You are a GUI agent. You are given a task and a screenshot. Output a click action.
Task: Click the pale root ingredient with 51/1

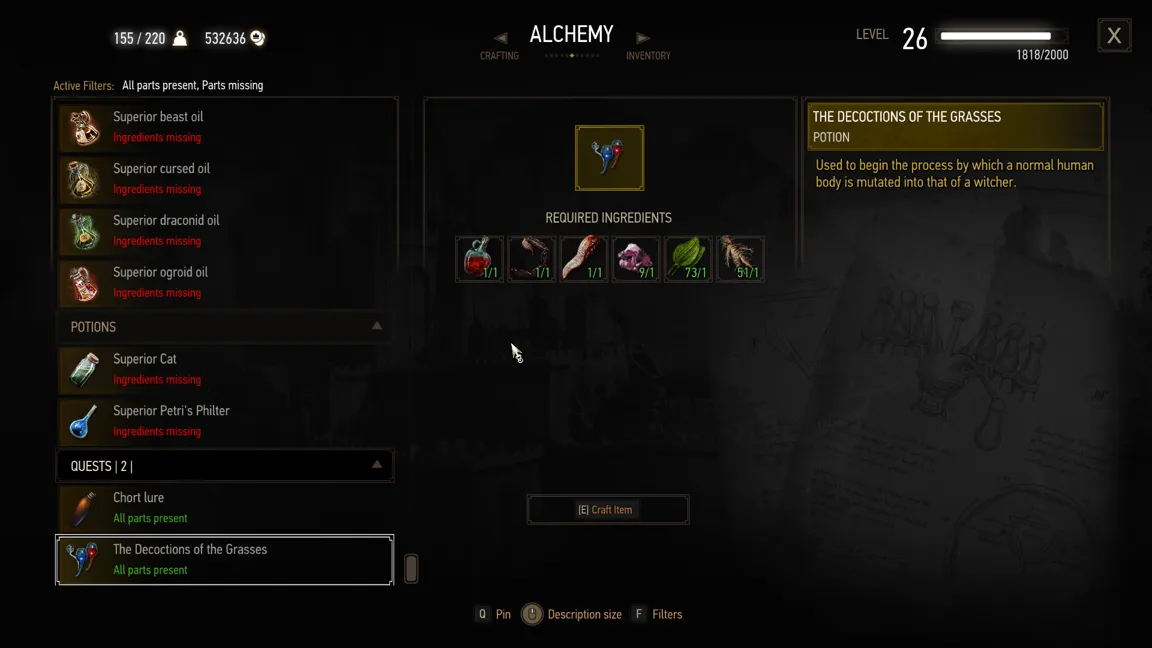tap(739, 259)
